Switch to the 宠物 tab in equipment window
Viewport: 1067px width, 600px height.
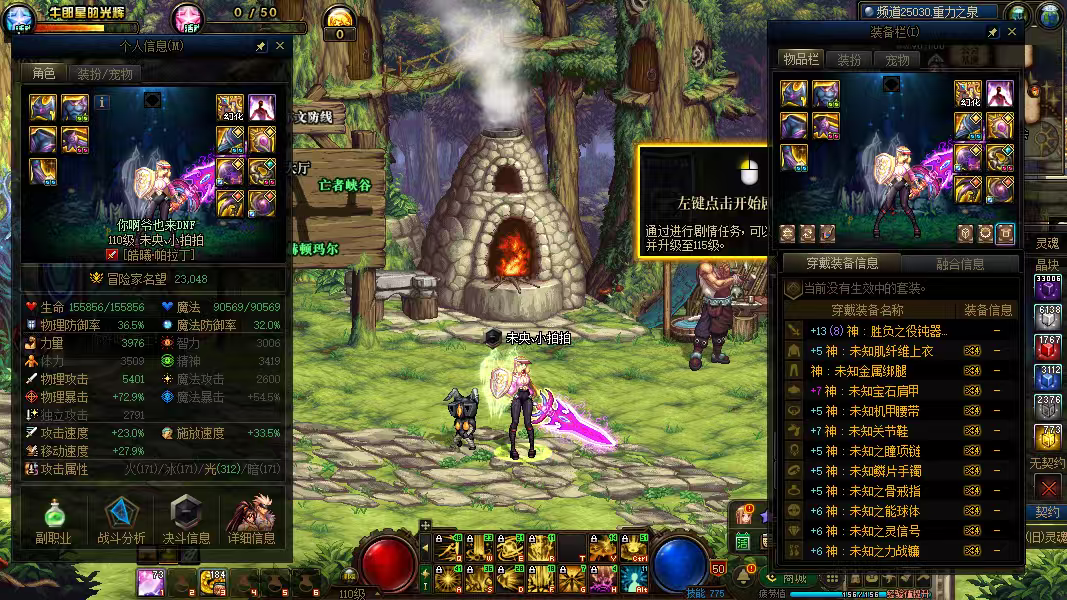tap(897, 59)
